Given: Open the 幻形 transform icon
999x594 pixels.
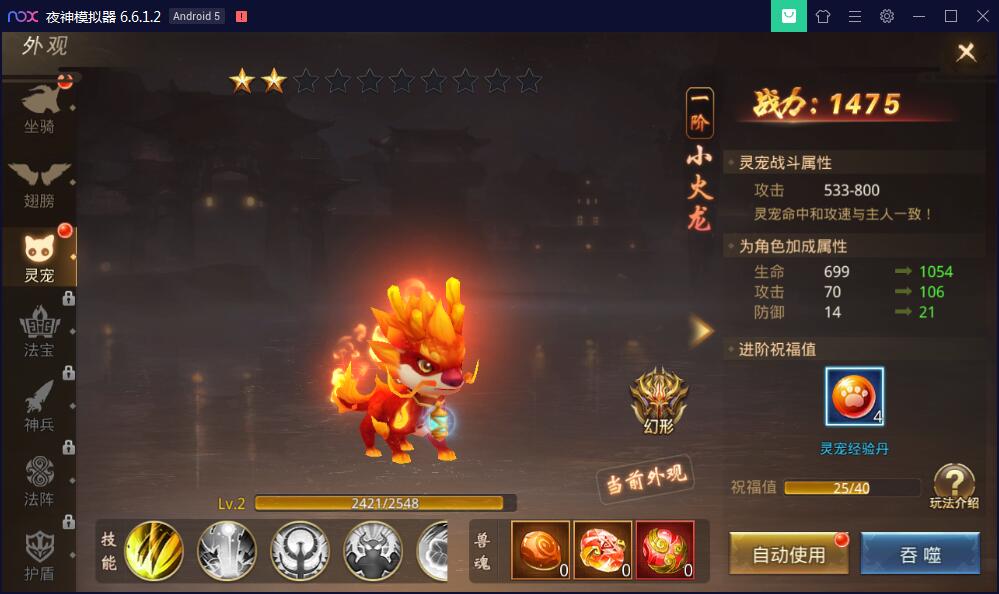Looking at the screenshot, I should (659, 398).
